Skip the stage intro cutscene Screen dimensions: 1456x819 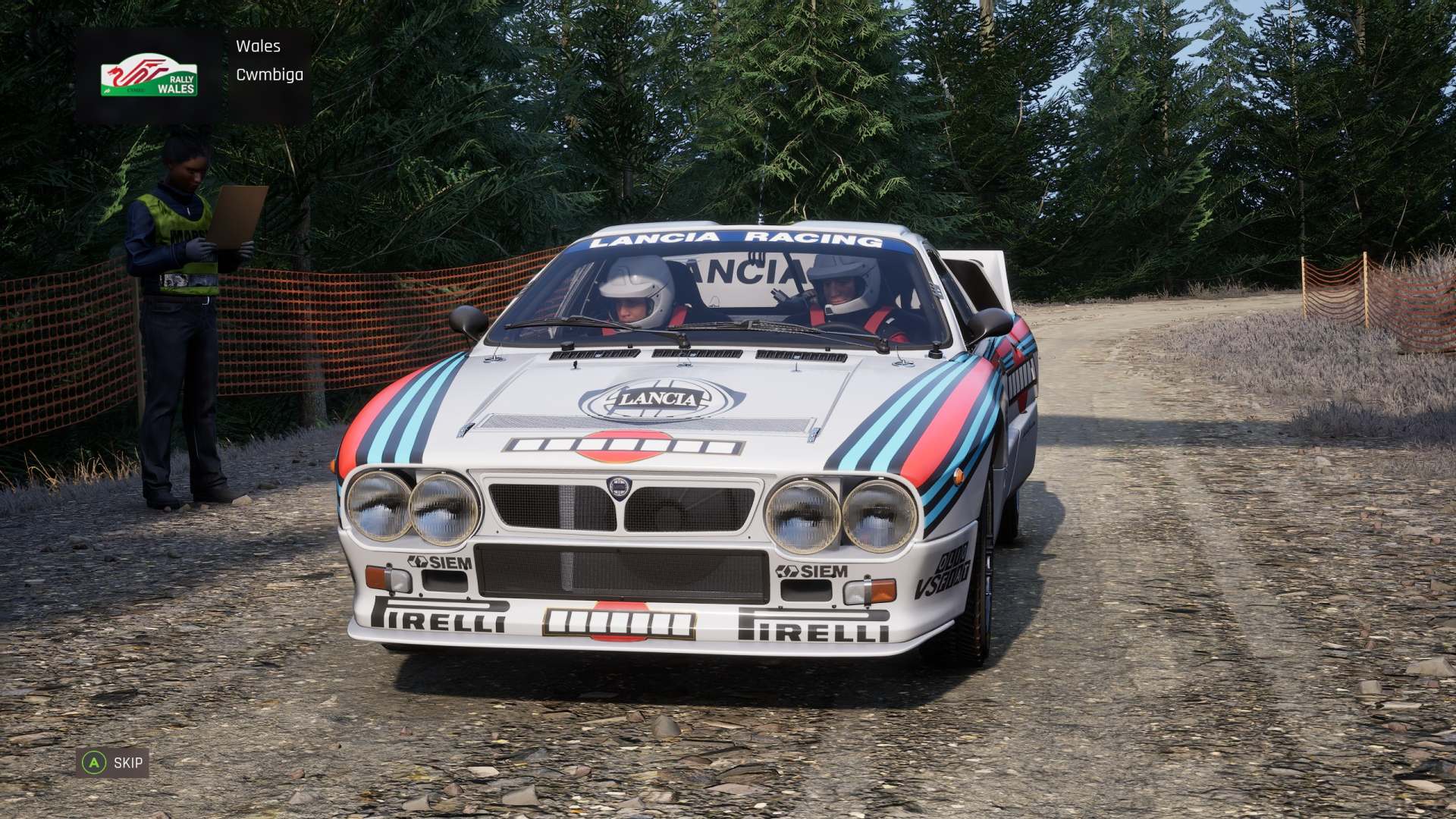pyautogui.click(x=113, y=762)
